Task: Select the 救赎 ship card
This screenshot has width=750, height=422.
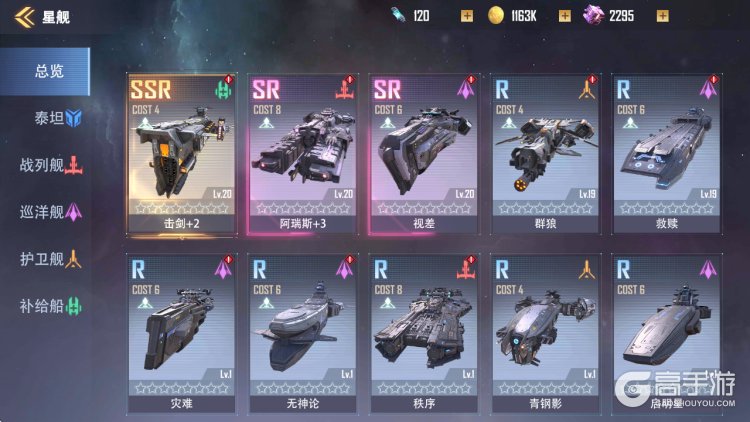Action: (x=669, y=150)
